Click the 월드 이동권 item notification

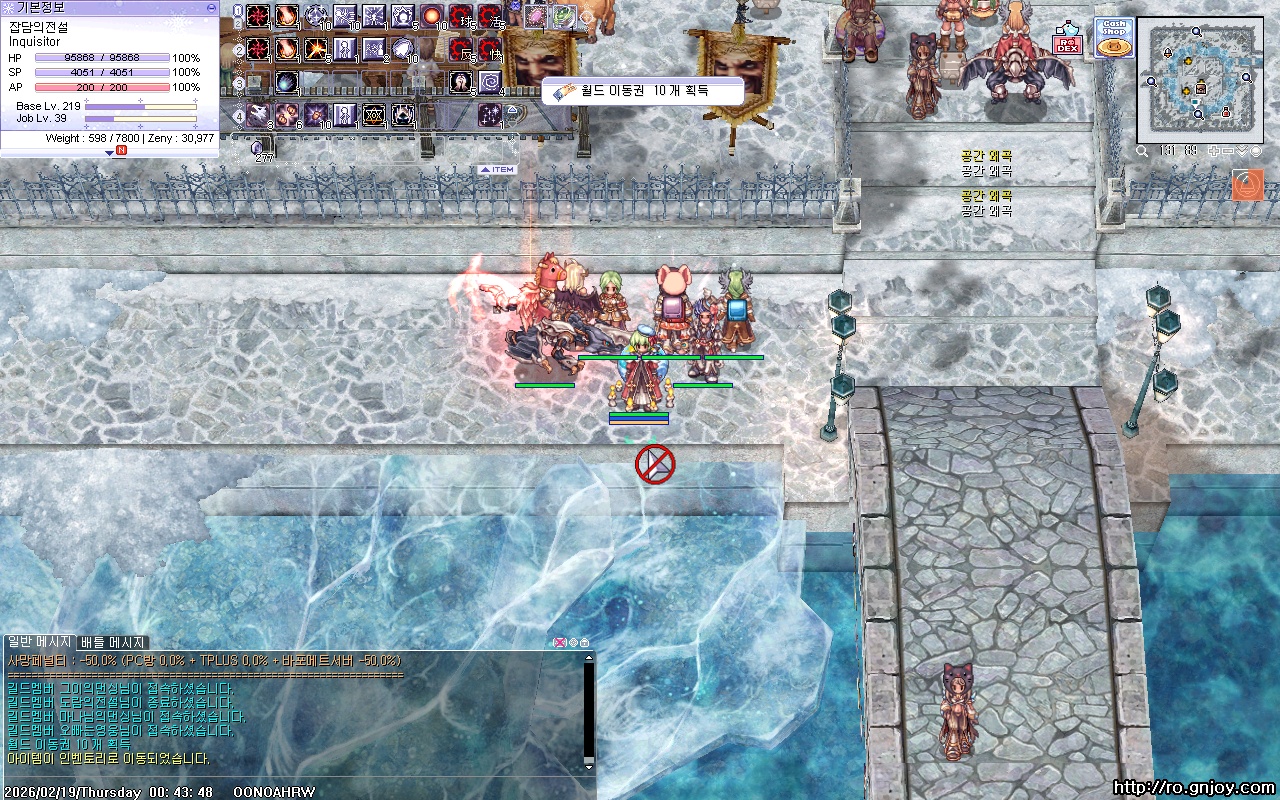641,91
